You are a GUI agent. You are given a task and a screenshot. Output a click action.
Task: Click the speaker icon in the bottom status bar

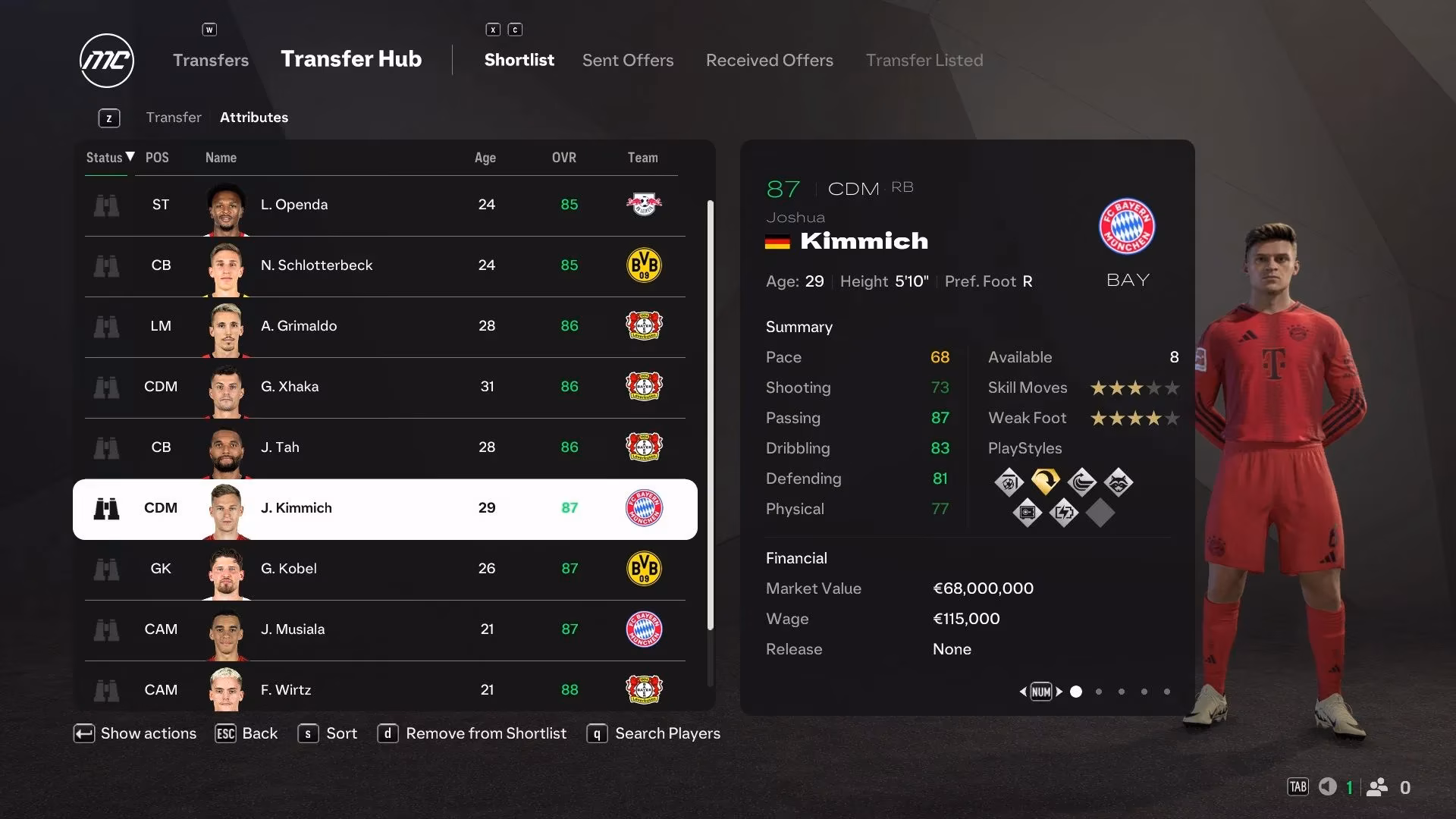pos(1328,787)
